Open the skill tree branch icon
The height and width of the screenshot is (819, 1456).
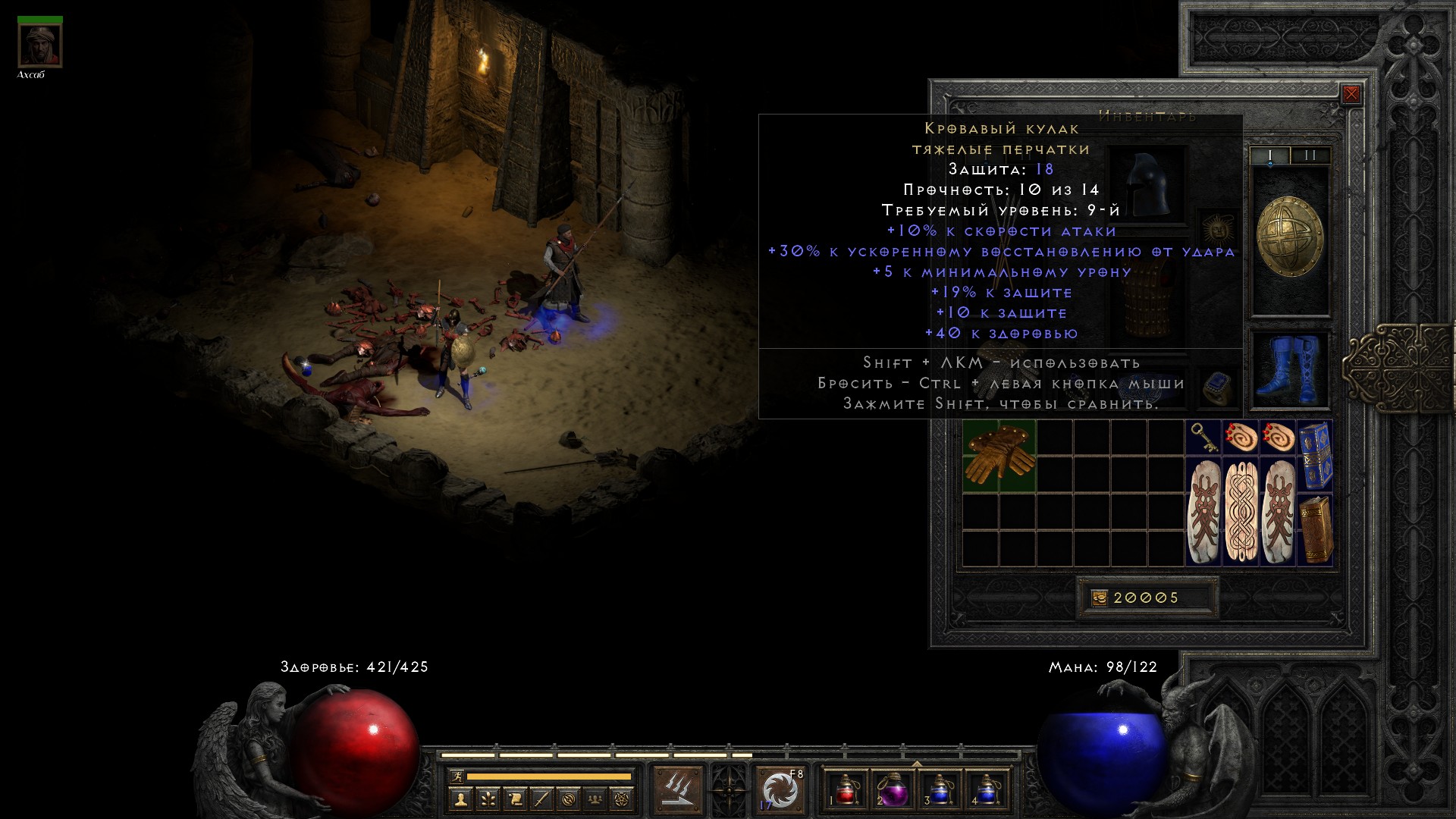(x=488, y=799)
